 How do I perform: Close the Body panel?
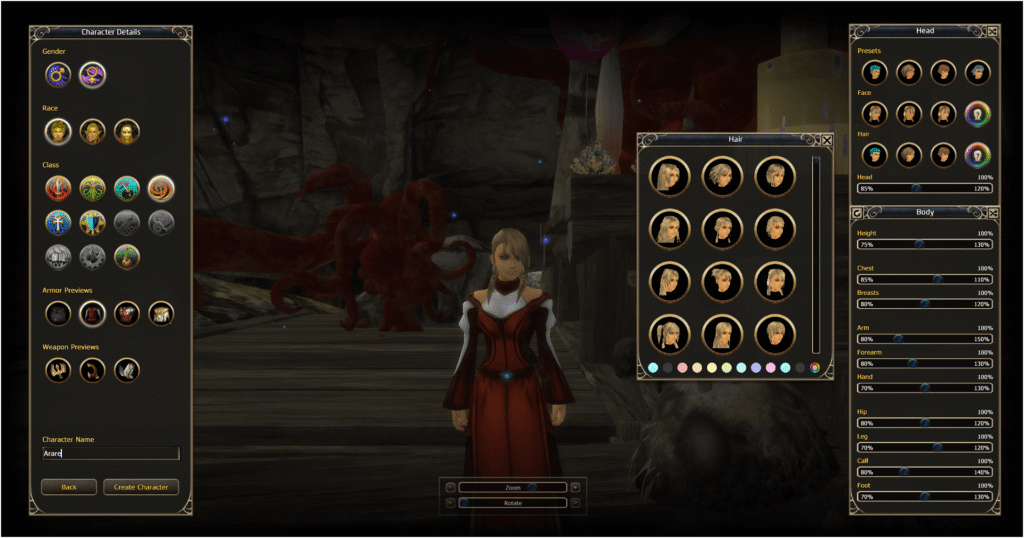pos(992,212)
